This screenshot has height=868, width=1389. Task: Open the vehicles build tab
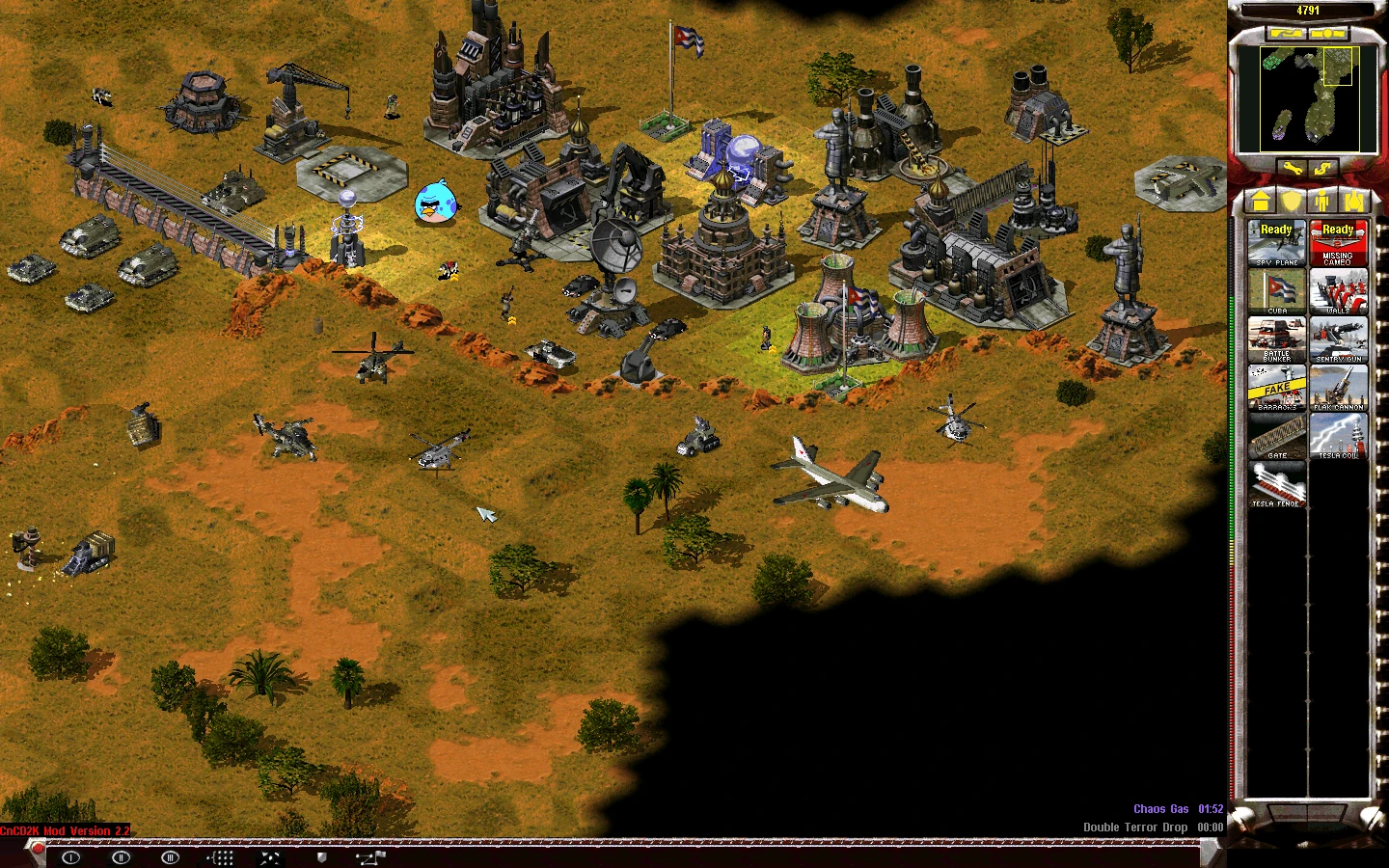click(x=1354, y=201)
